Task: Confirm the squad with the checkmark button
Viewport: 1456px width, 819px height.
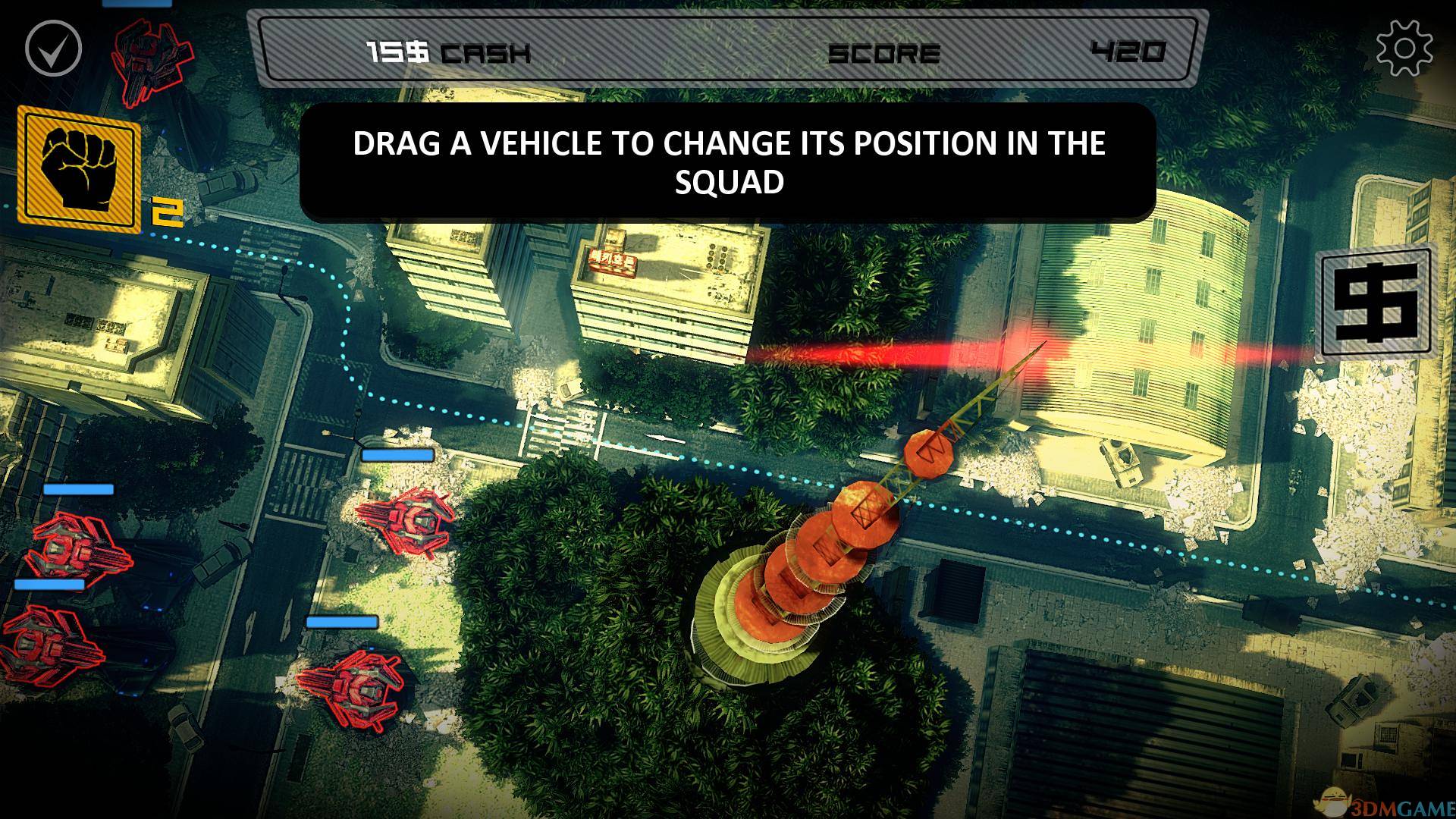Action: pos(53,48)
